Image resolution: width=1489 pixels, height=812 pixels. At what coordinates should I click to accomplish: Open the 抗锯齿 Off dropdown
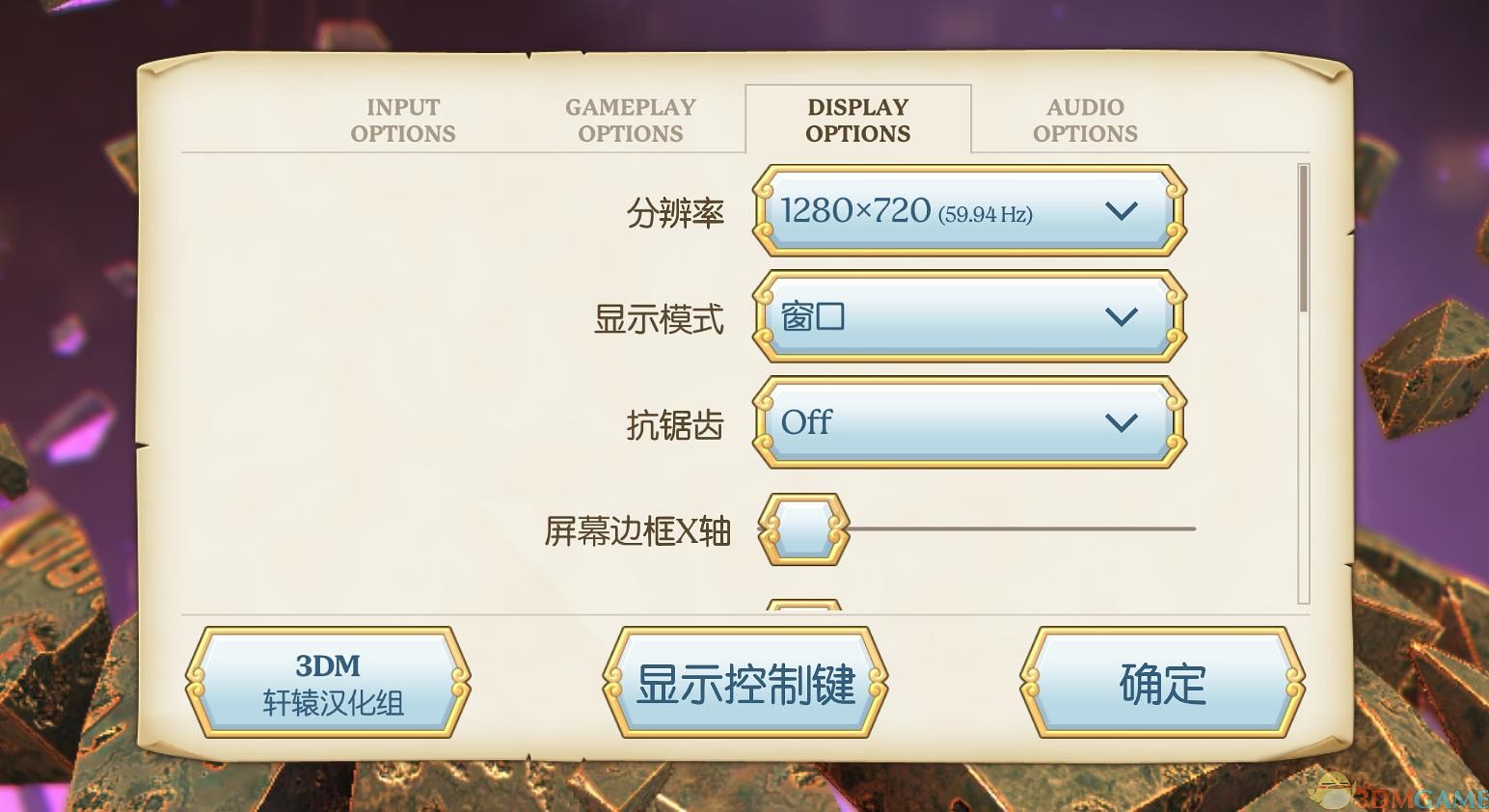click(969, 422)
